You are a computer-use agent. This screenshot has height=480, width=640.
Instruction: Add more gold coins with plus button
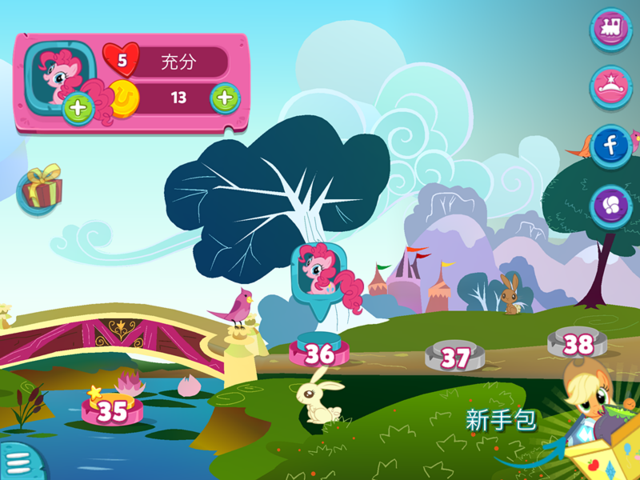coord(225,98)
